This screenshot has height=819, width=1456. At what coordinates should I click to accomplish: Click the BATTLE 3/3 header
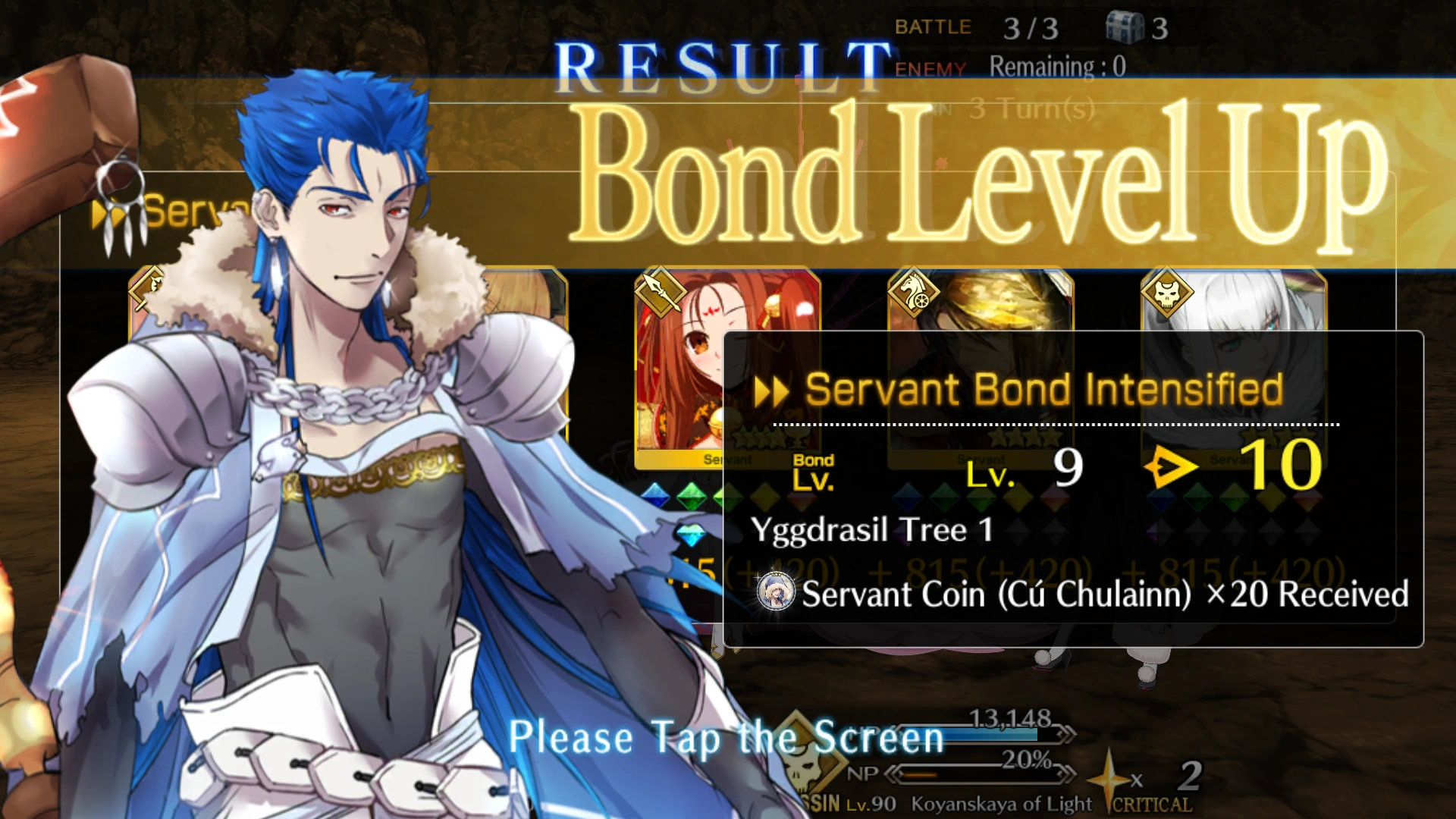tap(978, 27)
